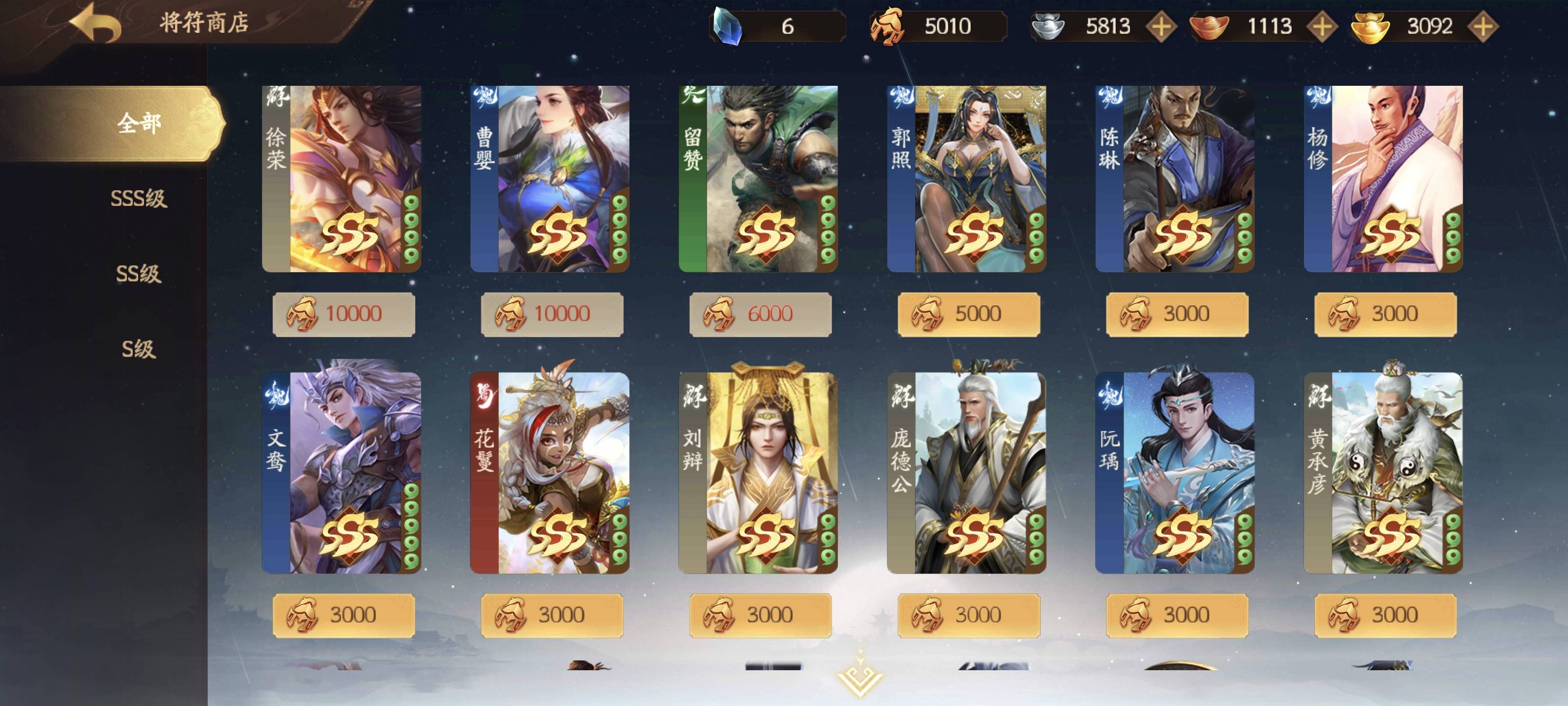This screenshot has width=1568, height=706.
Task: Select the 黄承彦 general card
Action: click(x=1383, y=473)
